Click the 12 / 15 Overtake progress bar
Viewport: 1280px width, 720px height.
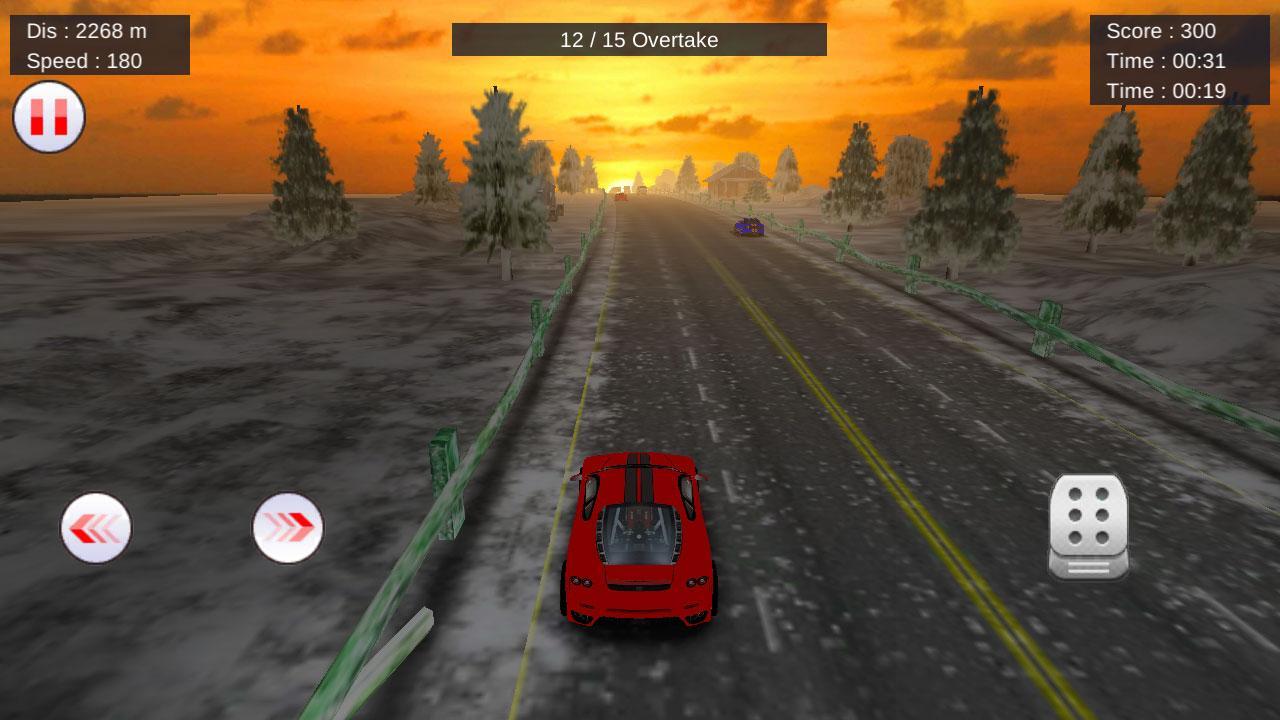(x=639, y=40)
